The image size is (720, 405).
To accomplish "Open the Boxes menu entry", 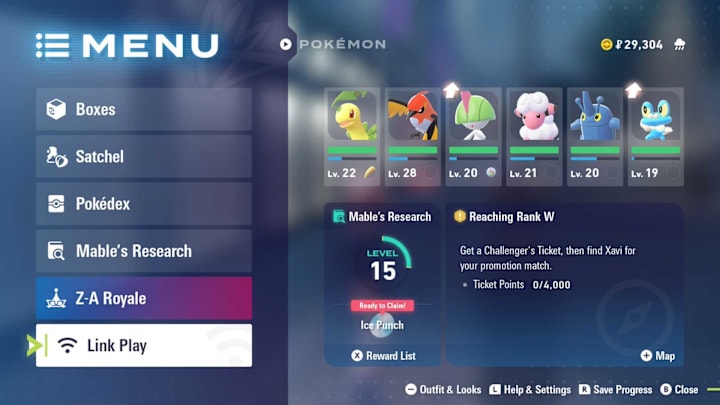I will [x=143, y=109].
